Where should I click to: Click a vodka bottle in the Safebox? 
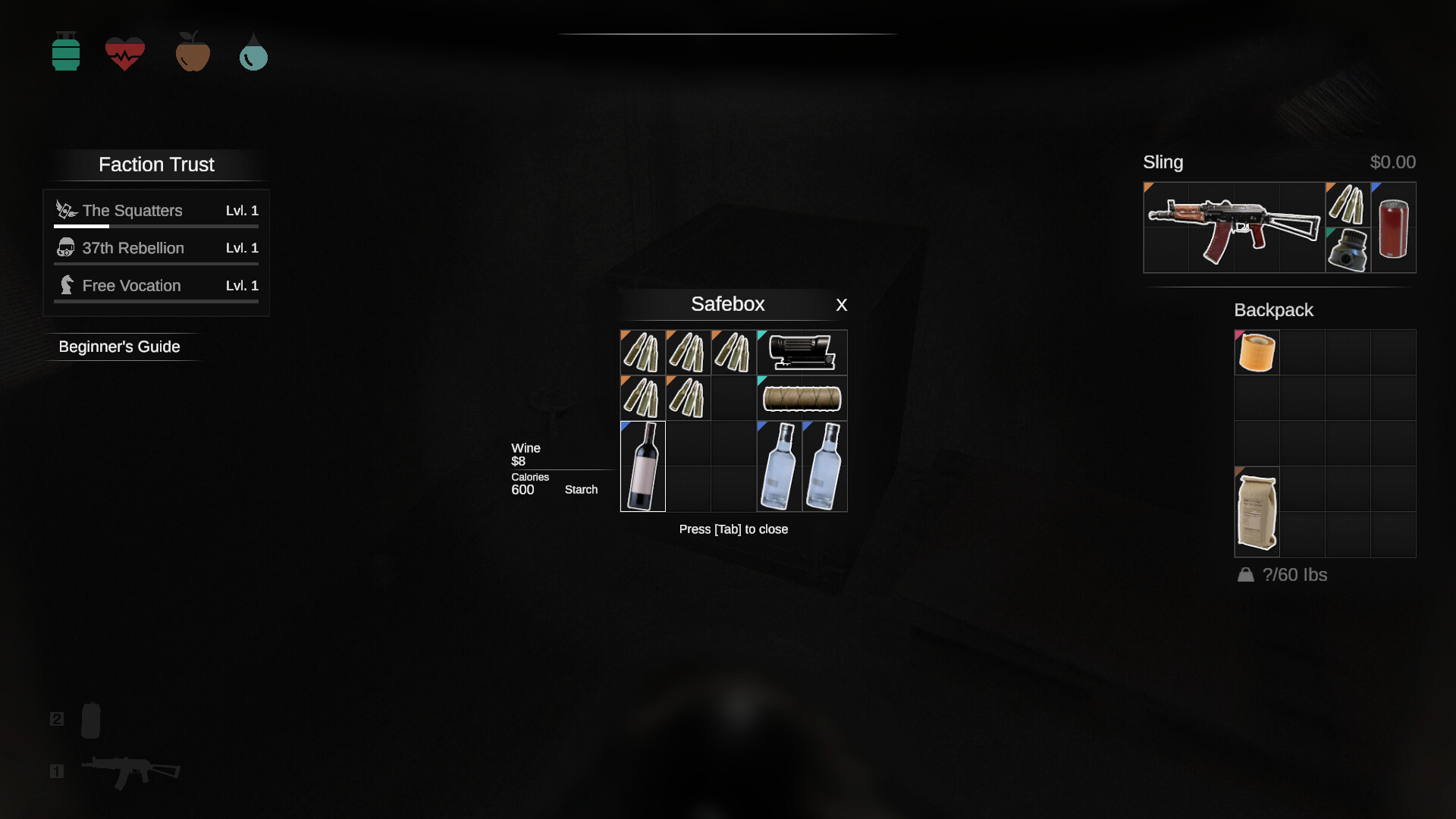[778, 466]
